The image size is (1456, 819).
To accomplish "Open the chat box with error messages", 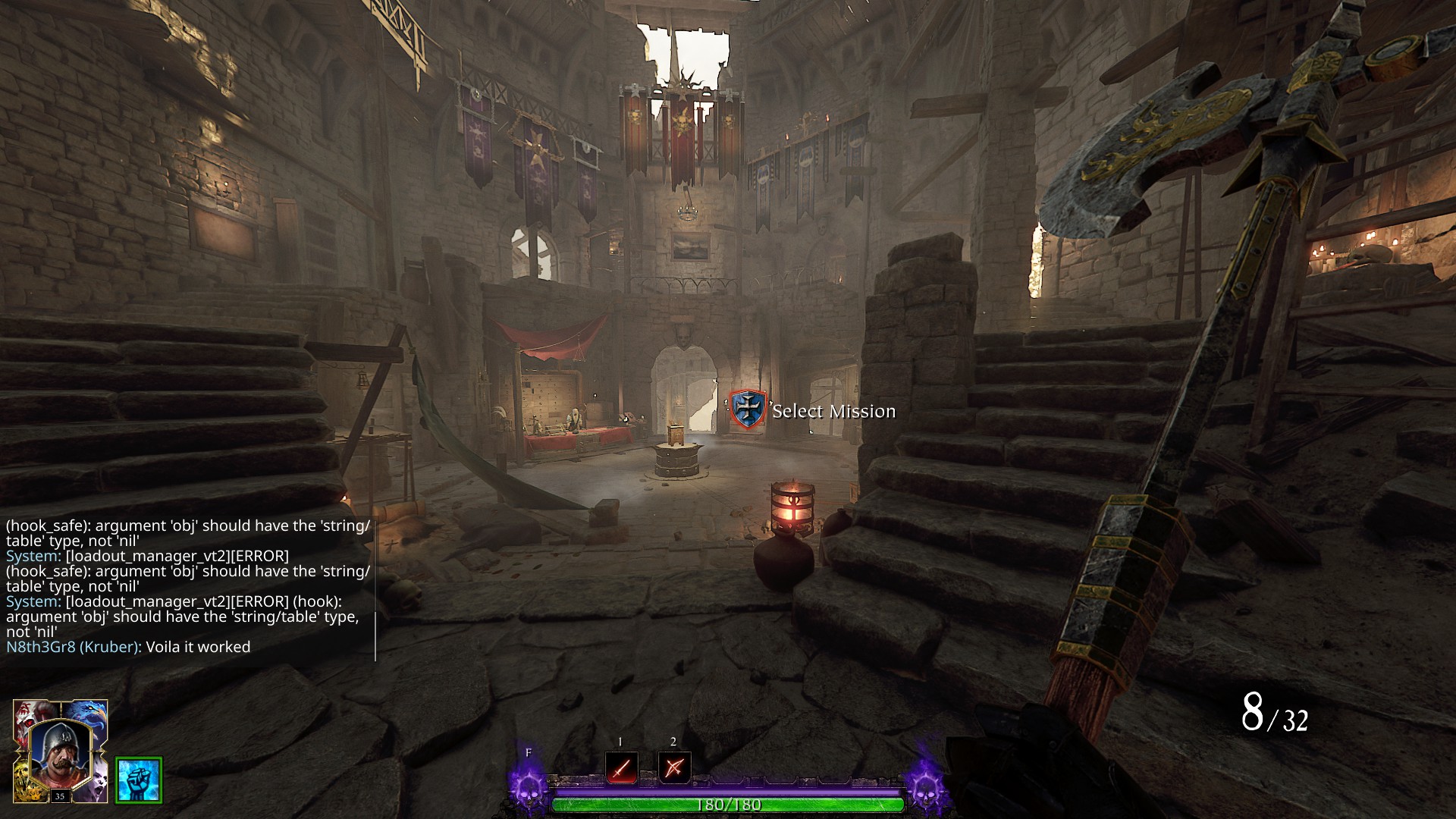I will tap(188, 585).
